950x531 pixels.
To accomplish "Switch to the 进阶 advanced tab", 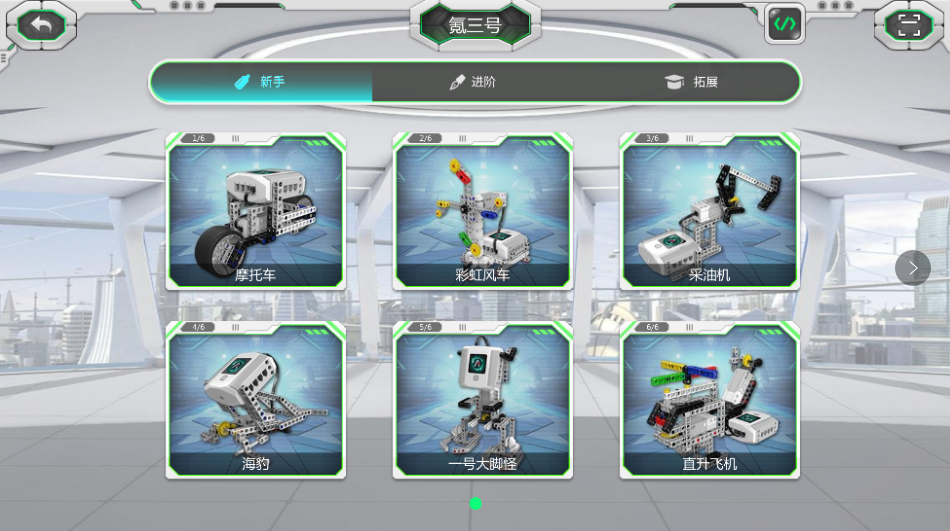I will [x=473, y=82].
